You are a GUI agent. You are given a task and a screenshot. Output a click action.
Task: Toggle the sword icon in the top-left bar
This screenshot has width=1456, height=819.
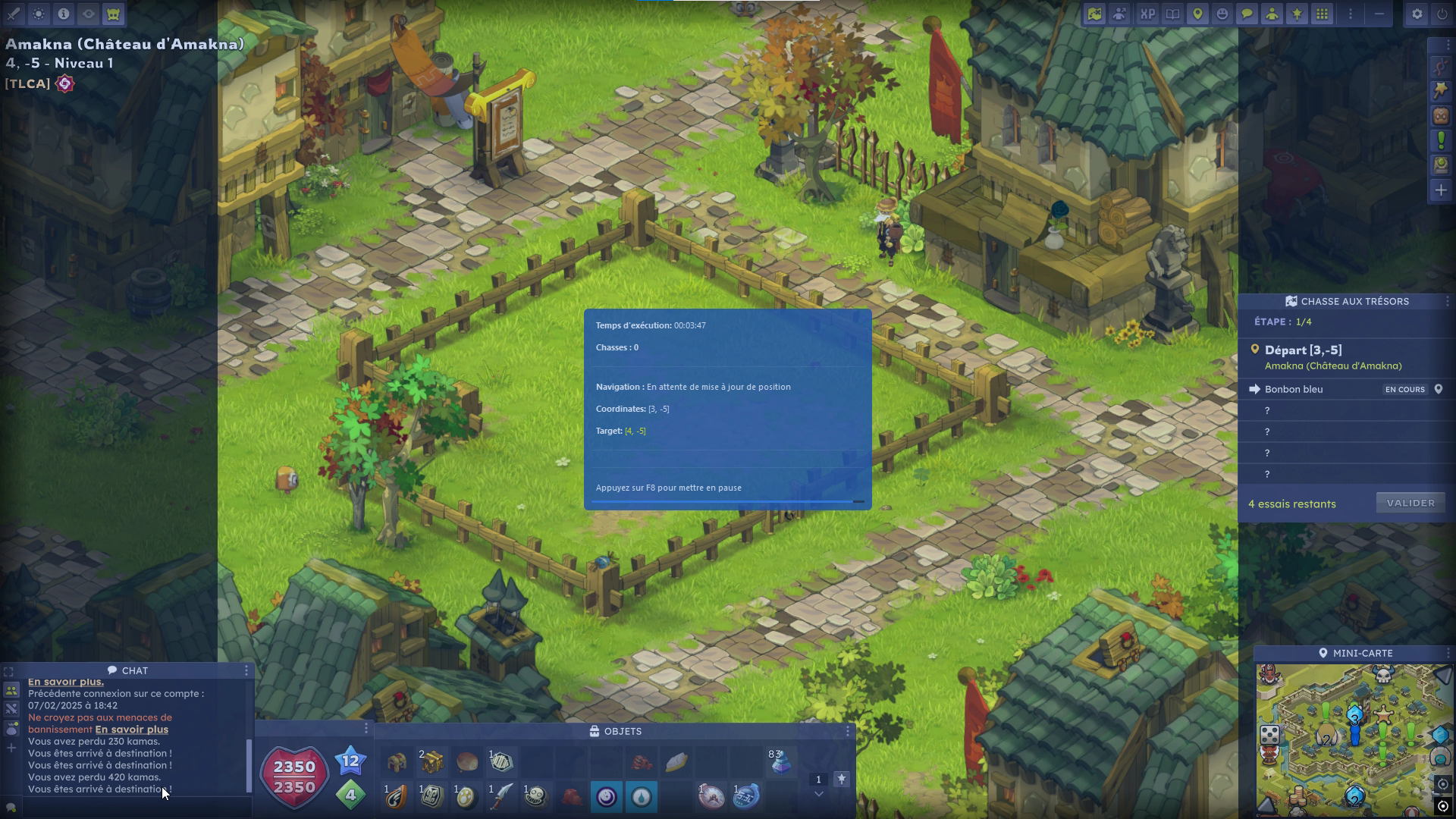coord(14,14)
